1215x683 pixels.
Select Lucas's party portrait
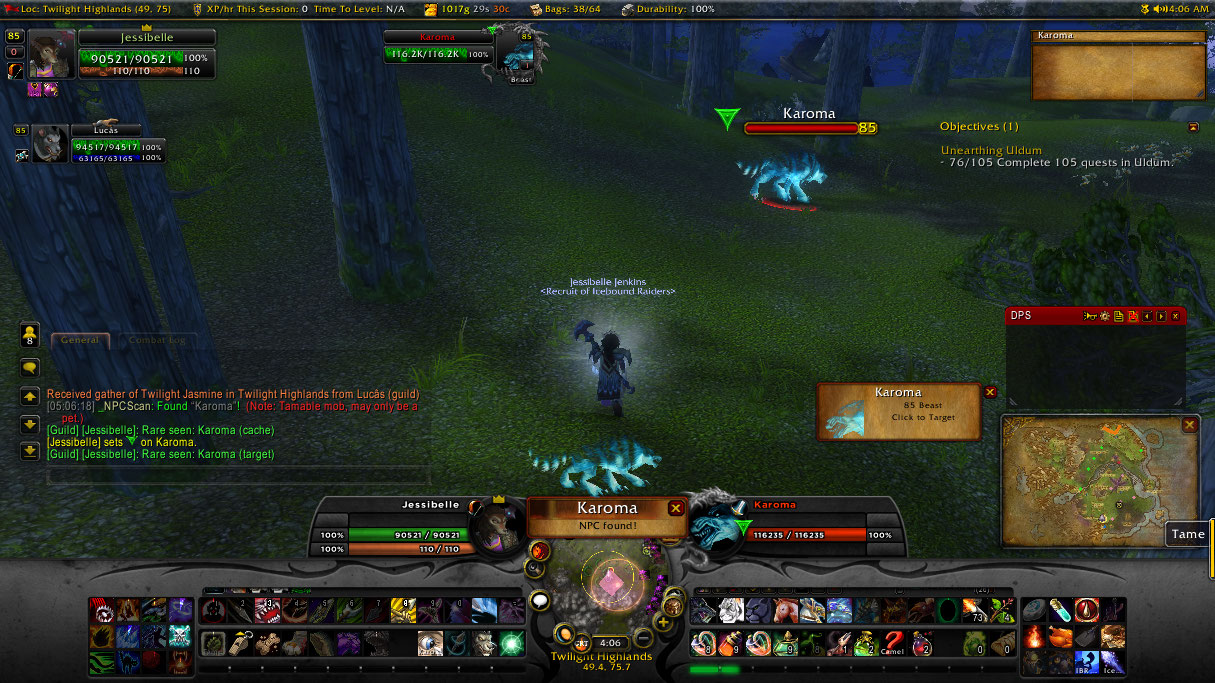[x=50, y=144]
